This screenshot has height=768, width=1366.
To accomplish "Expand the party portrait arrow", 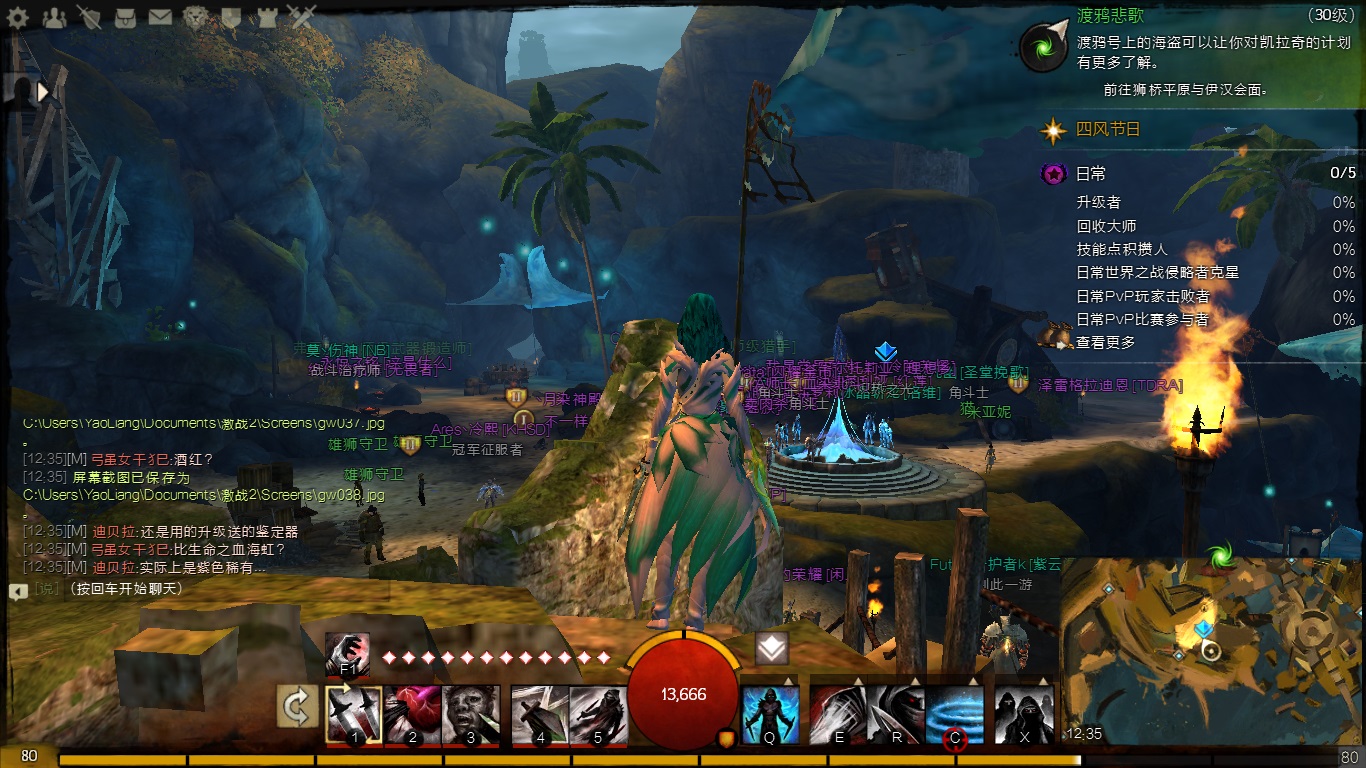I will point(43,92).
